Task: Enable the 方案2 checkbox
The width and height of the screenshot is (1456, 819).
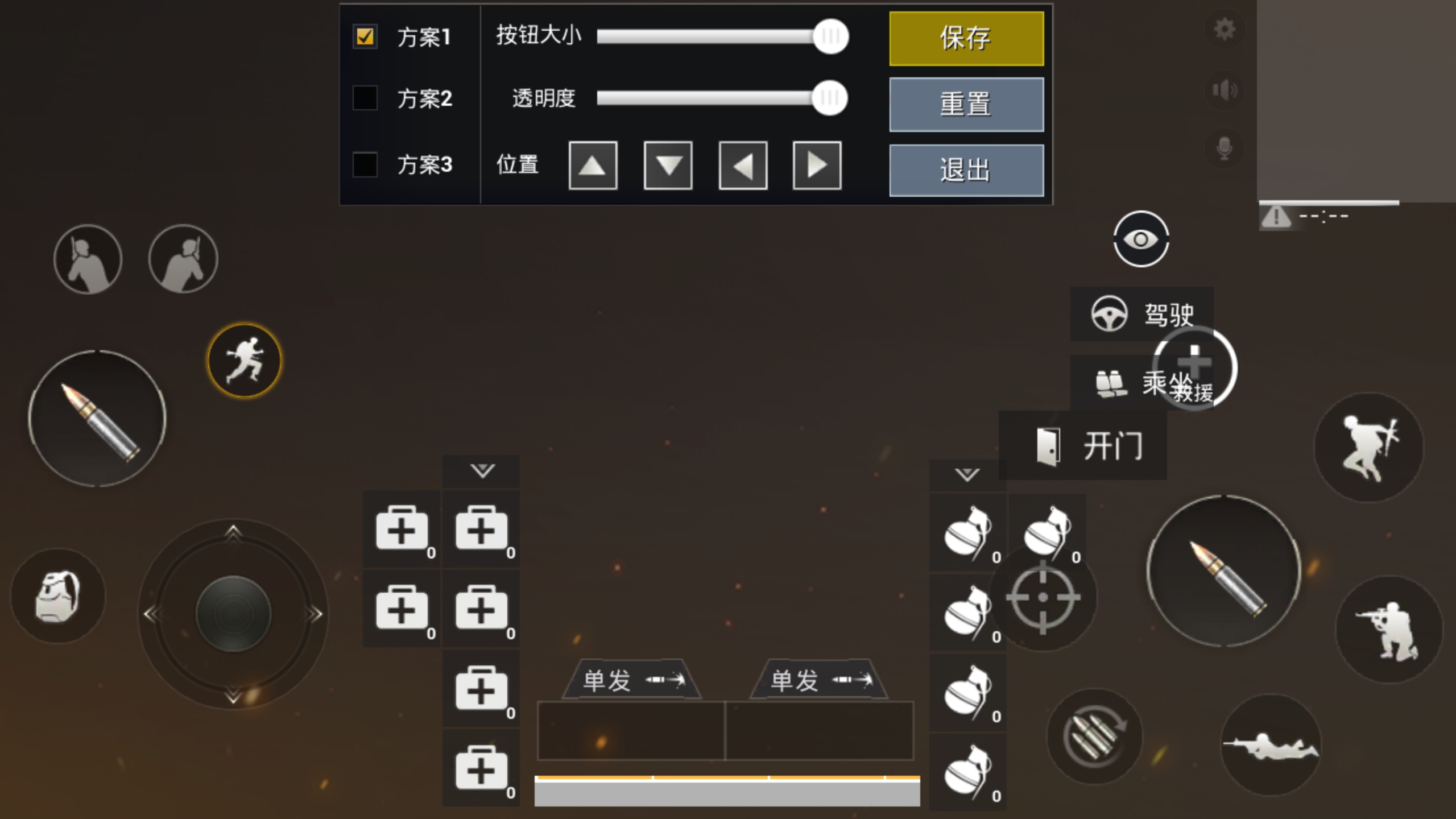Action: pos(364,98)
